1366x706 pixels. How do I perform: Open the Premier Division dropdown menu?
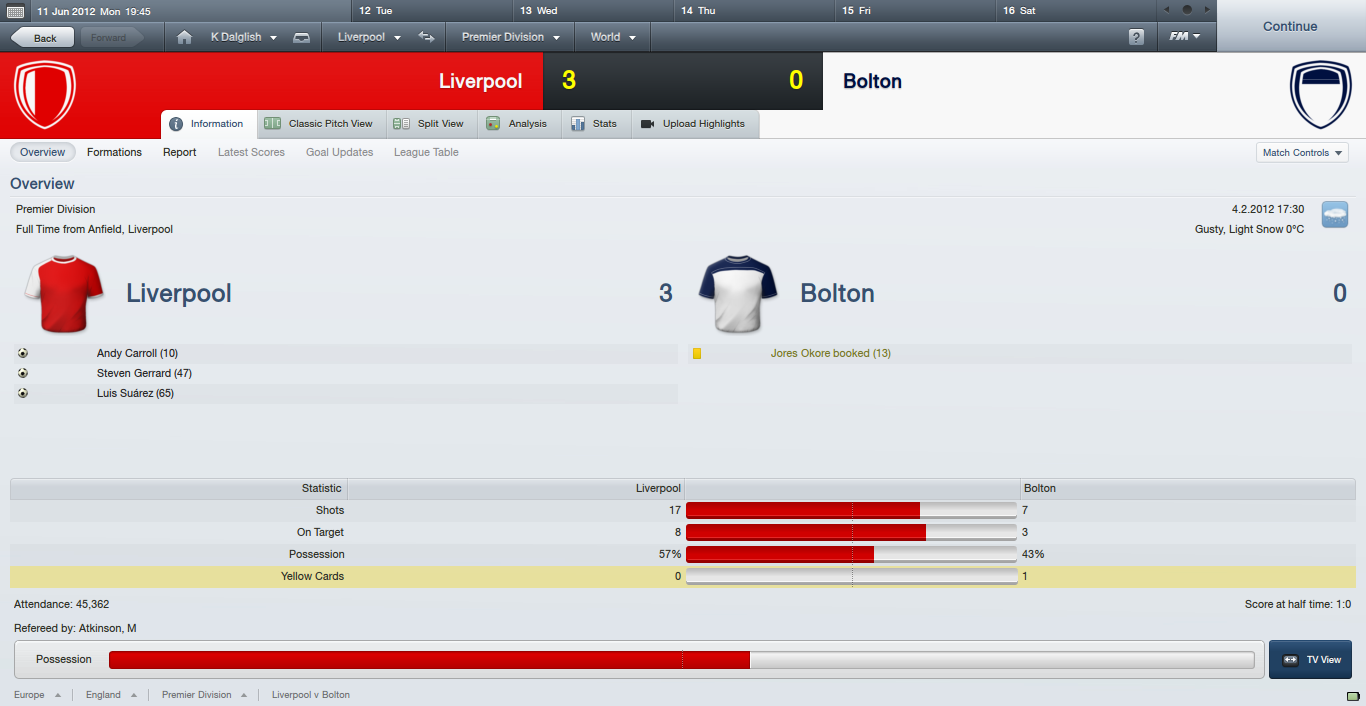(510, 37)
